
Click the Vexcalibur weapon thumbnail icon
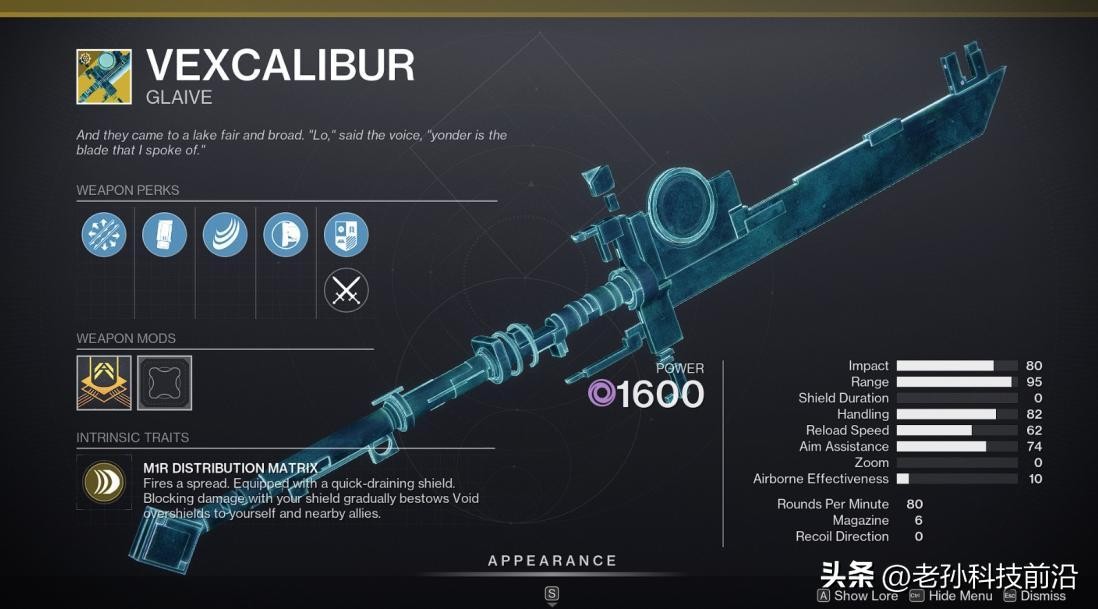tap(104, 76)
